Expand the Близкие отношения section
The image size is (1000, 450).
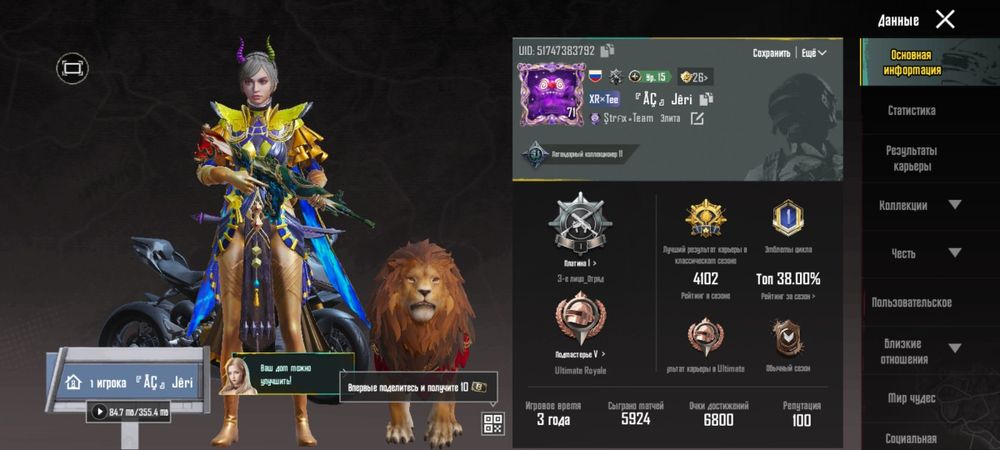click(x=954, y=349)
